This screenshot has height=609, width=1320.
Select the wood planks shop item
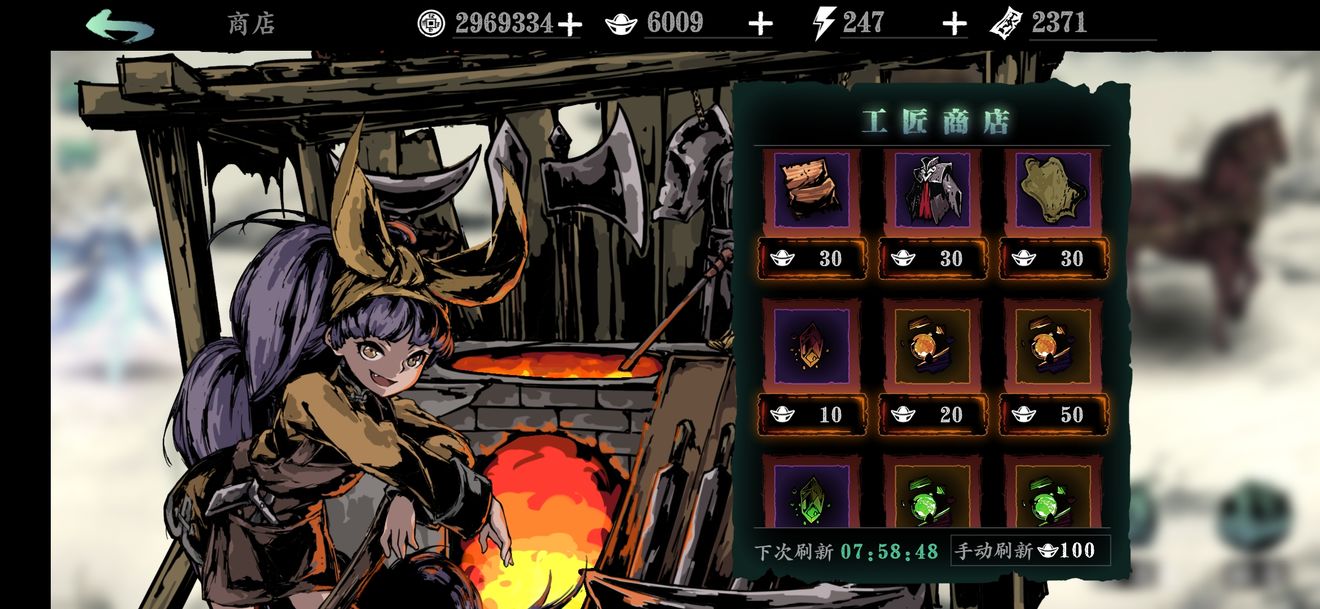point(812,190)
